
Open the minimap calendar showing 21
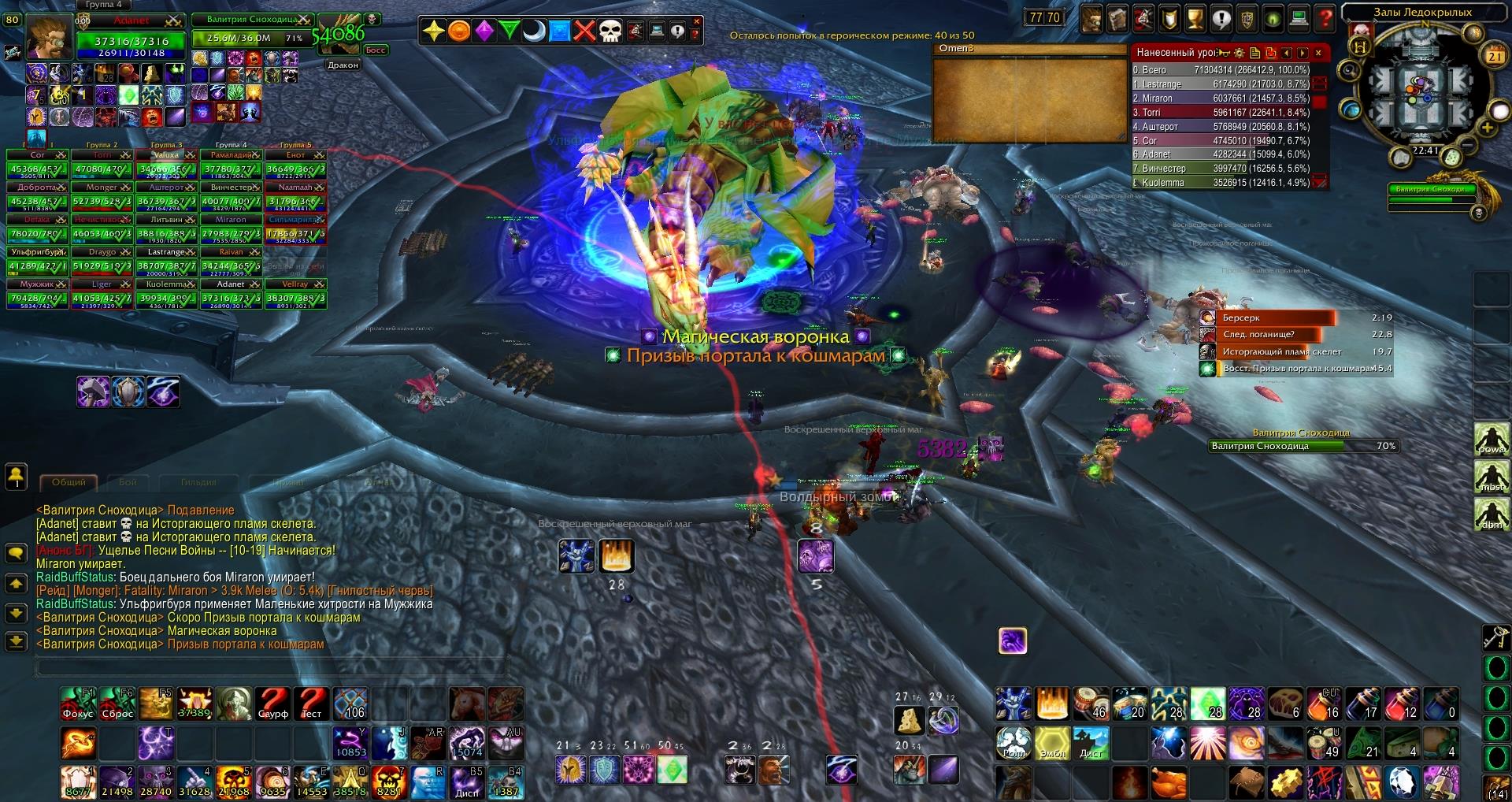point(1494,56)
